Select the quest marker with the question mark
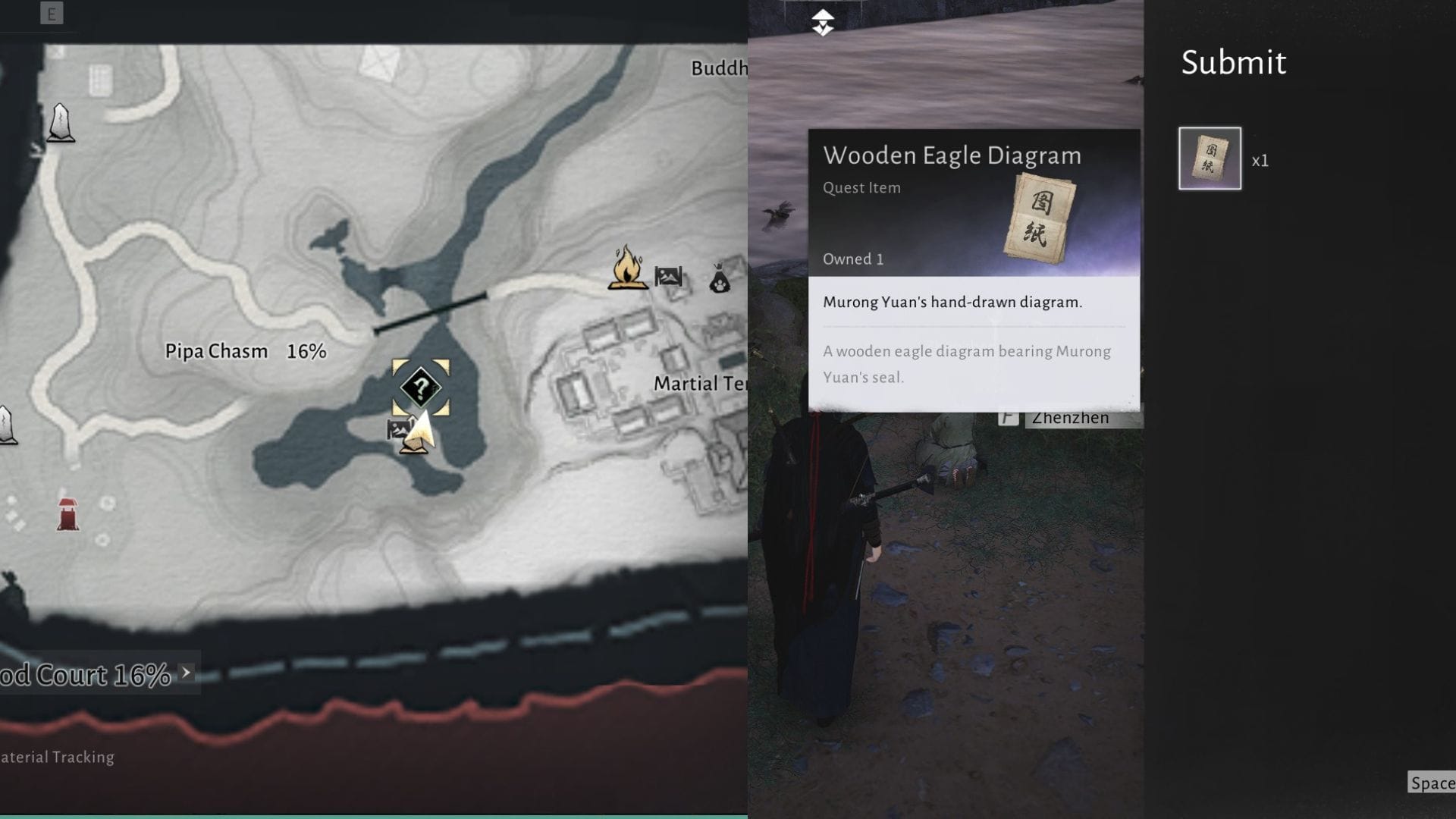Image resolution: width=1456 pixels, height=819 pixels. [x=421, y=388]
